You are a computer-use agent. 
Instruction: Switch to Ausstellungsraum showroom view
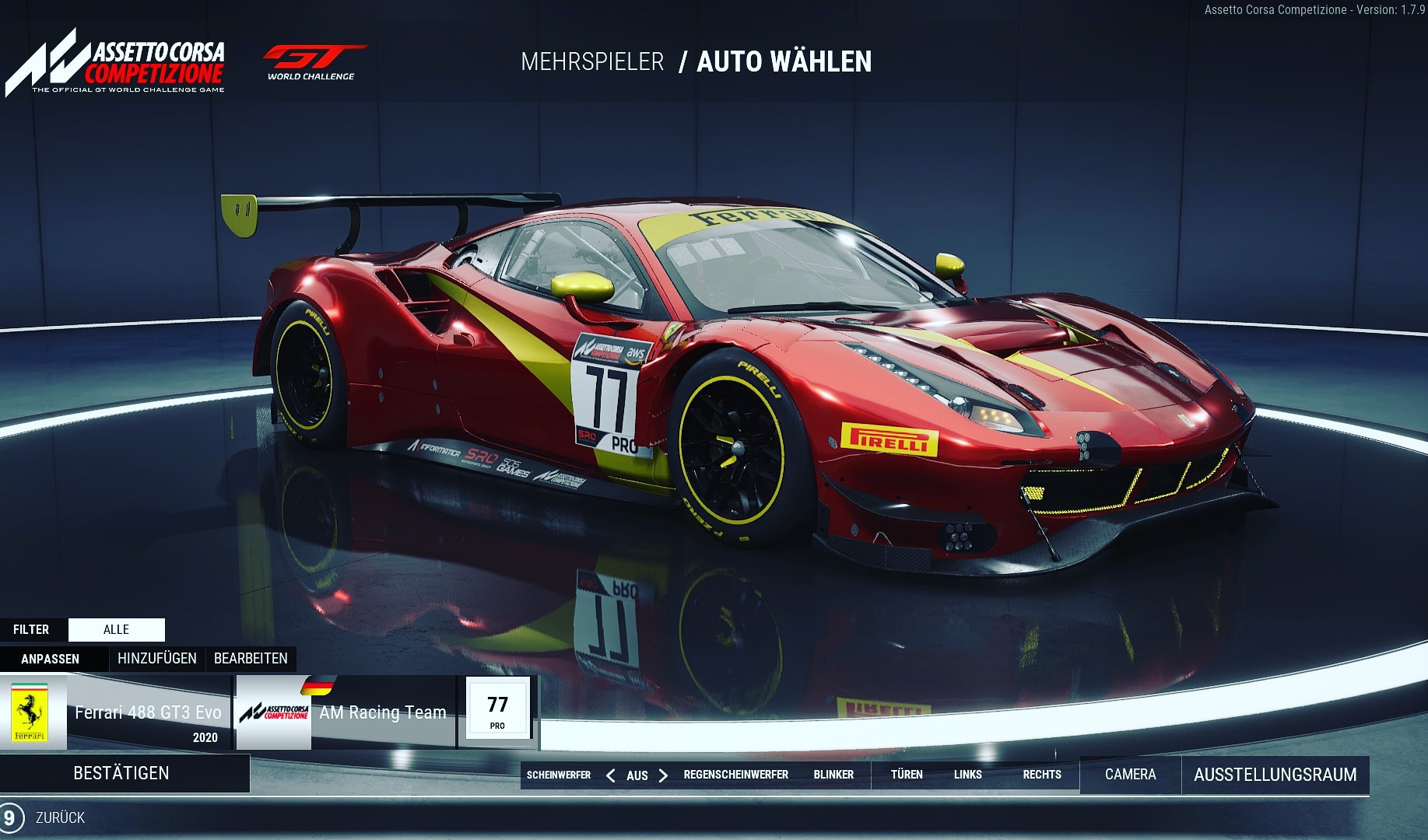(x=1275, y=775)
